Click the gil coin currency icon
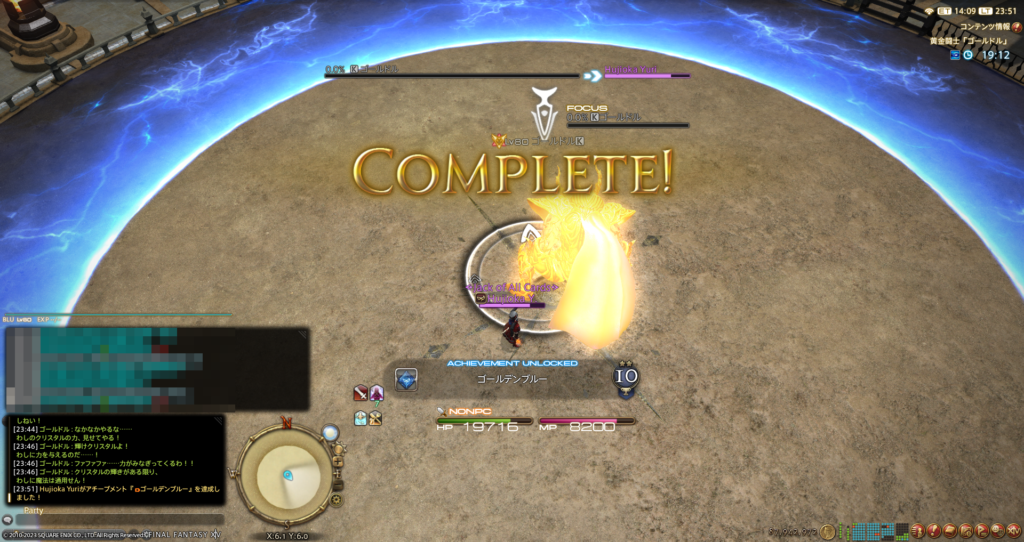 828,531
